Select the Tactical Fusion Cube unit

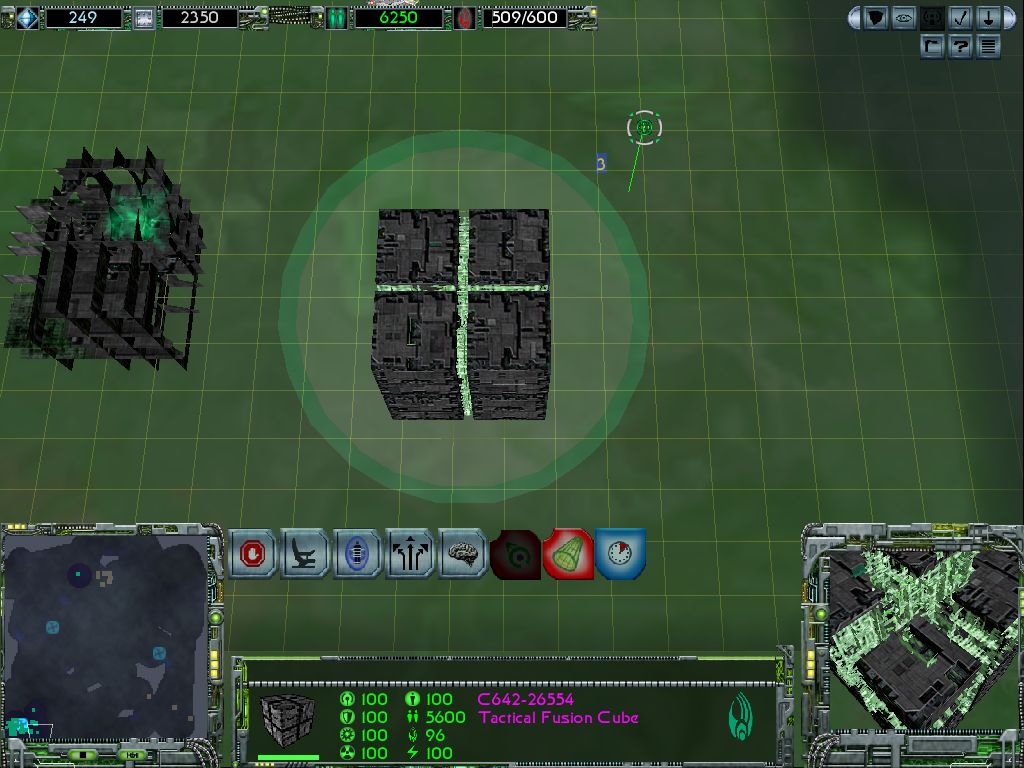coord(461,313)
